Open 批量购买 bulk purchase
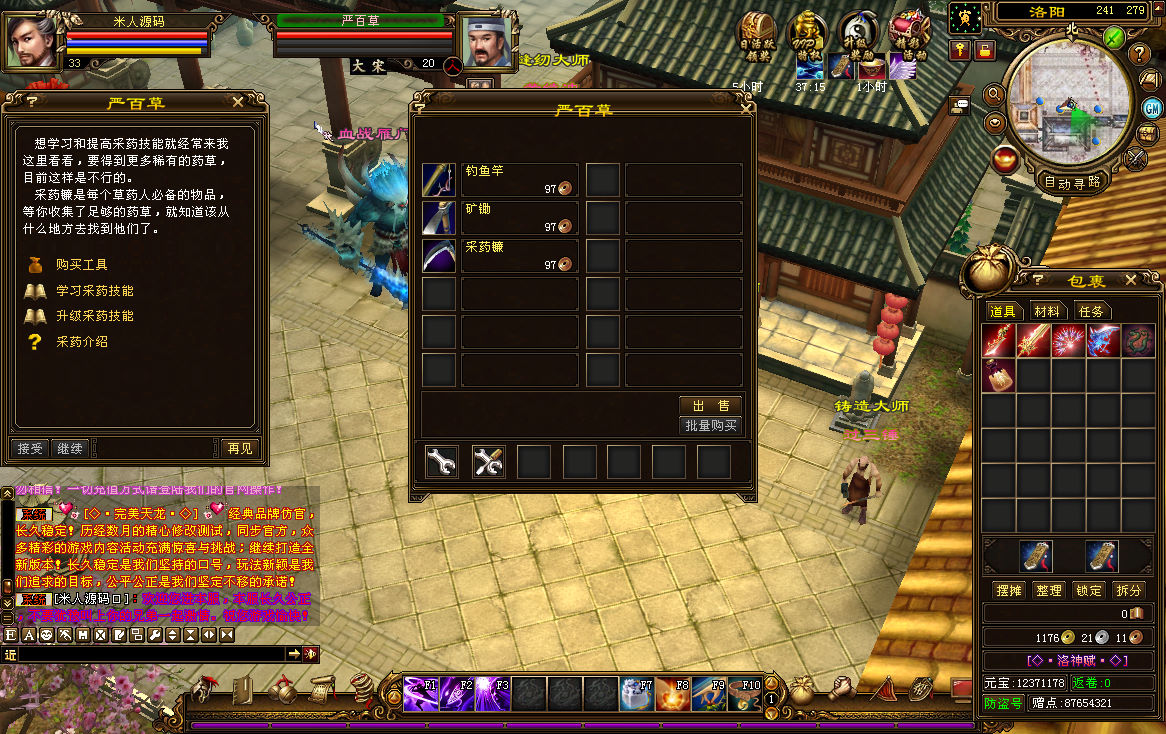This screenshot has height=734, width=1166. click(710, 425)
